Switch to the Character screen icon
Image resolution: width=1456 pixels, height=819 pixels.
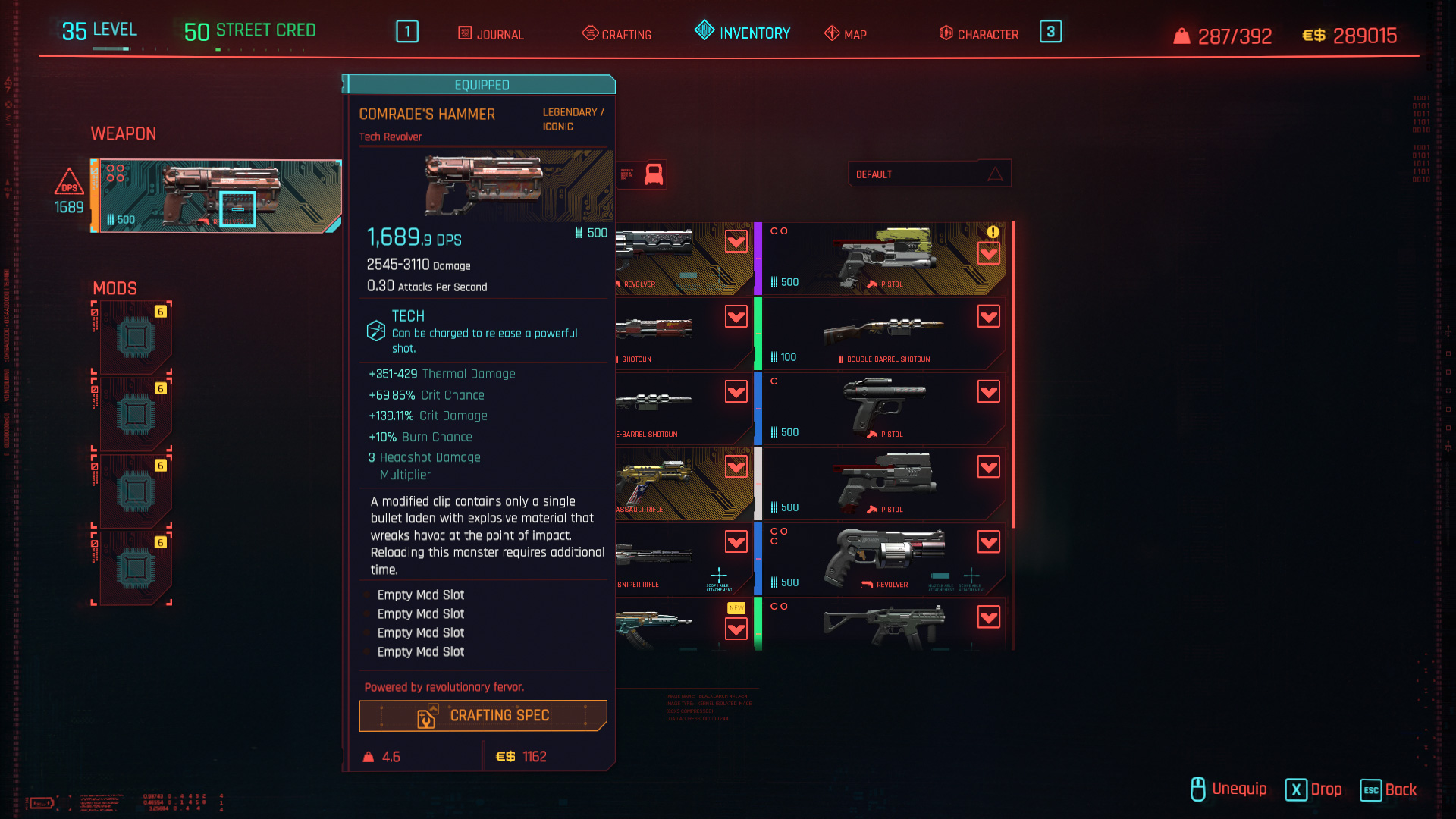coord(945,33)
